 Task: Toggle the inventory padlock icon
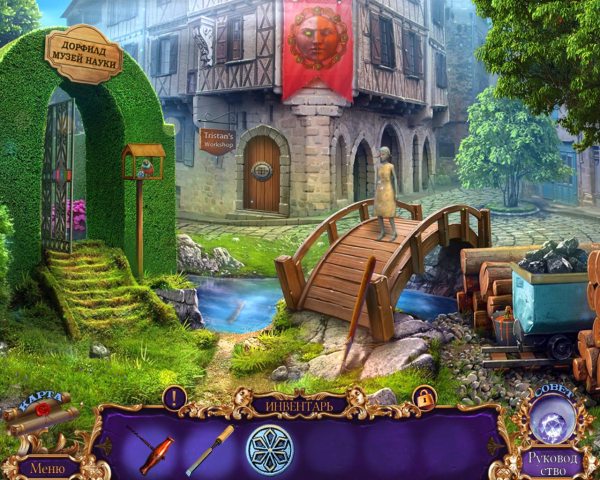424,398
